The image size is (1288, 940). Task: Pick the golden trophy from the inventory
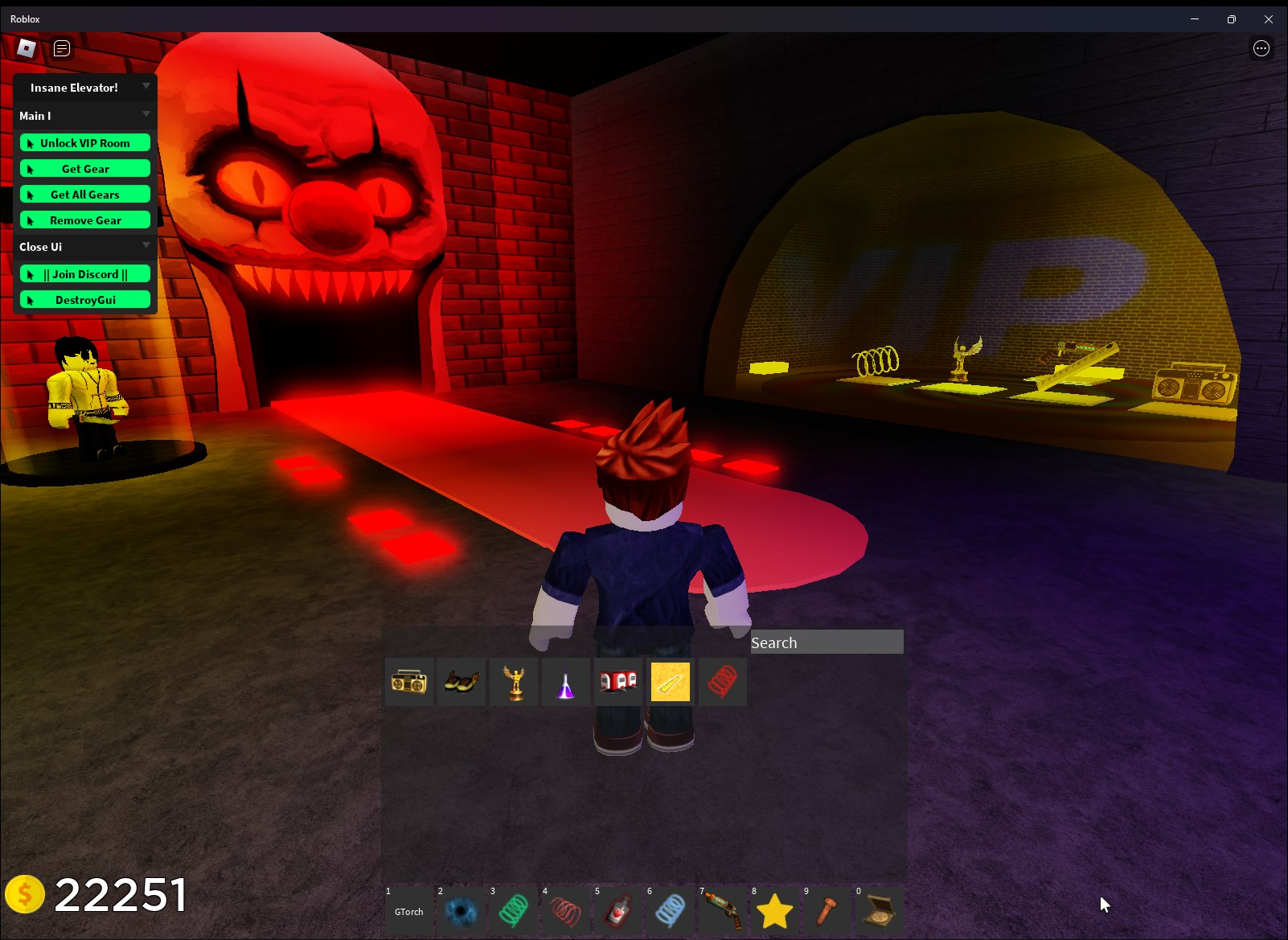513,681
